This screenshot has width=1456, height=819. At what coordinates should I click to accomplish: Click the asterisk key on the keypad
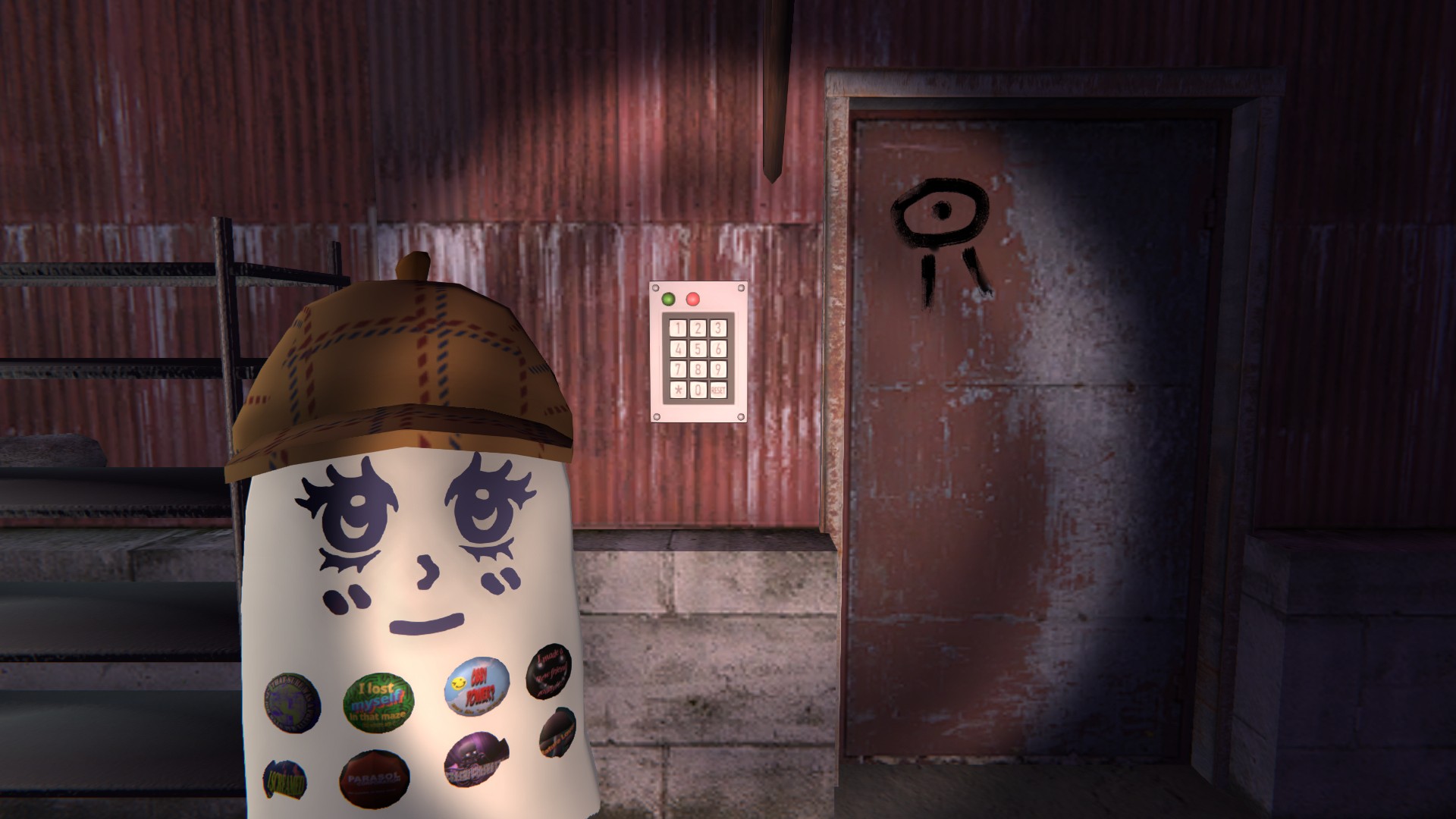679,390
